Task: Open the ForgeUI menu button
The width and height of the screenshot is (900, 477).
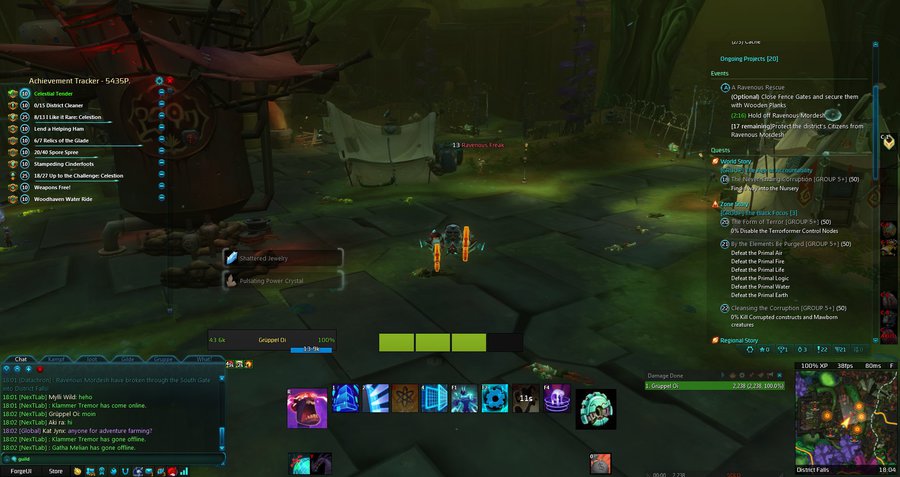Action: click(21, 470)
